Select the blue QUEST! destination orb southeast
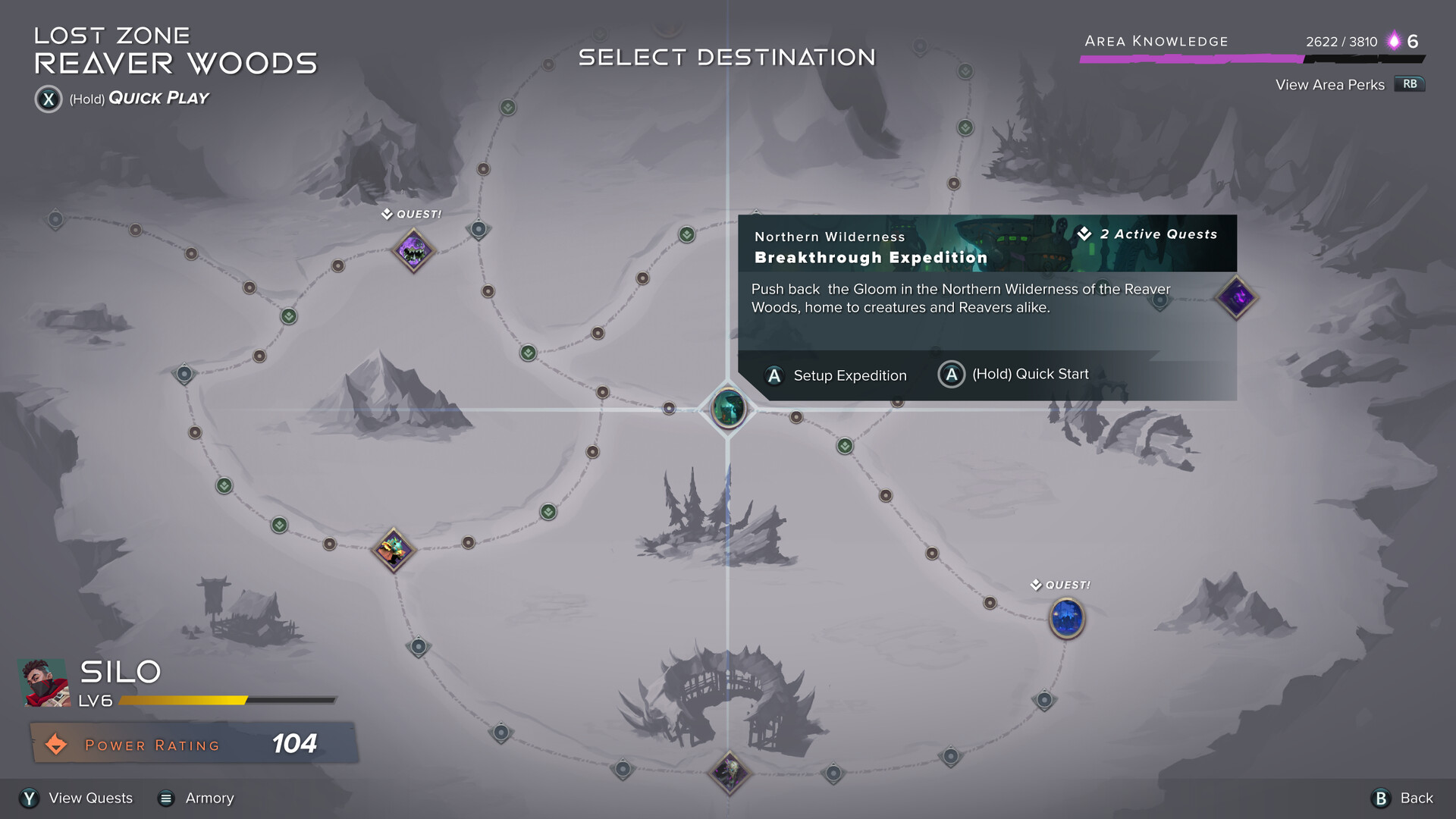This screenshot has width=1456, height=819. coord(1066,618)
